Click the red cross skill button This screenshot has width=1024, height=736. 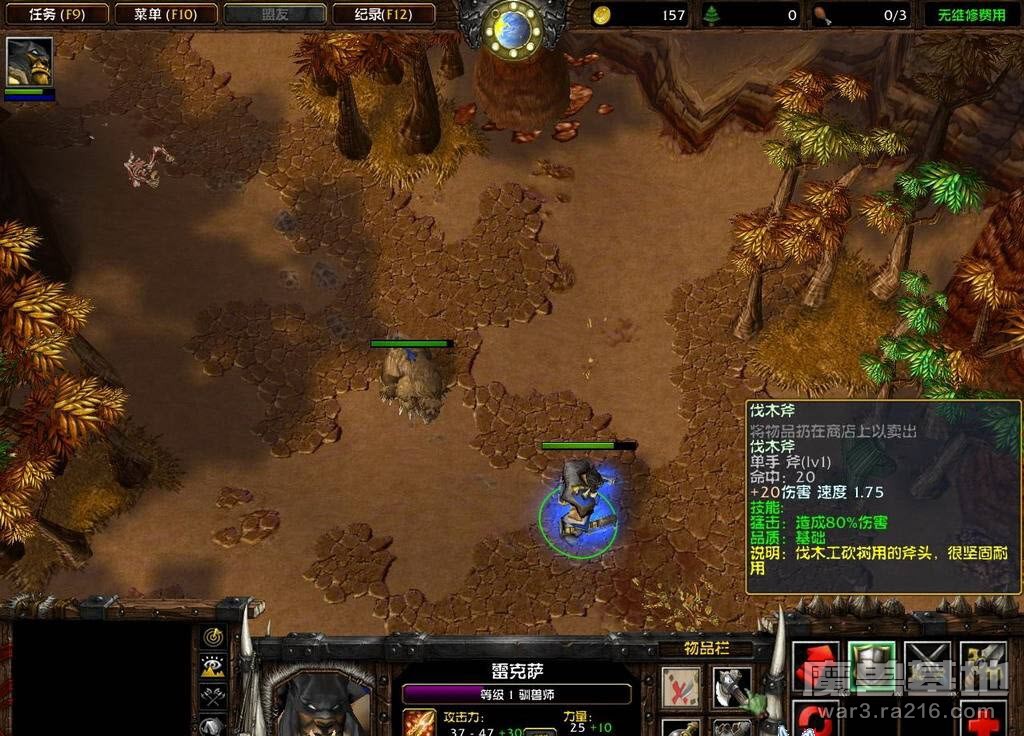[x=983, y=719]
